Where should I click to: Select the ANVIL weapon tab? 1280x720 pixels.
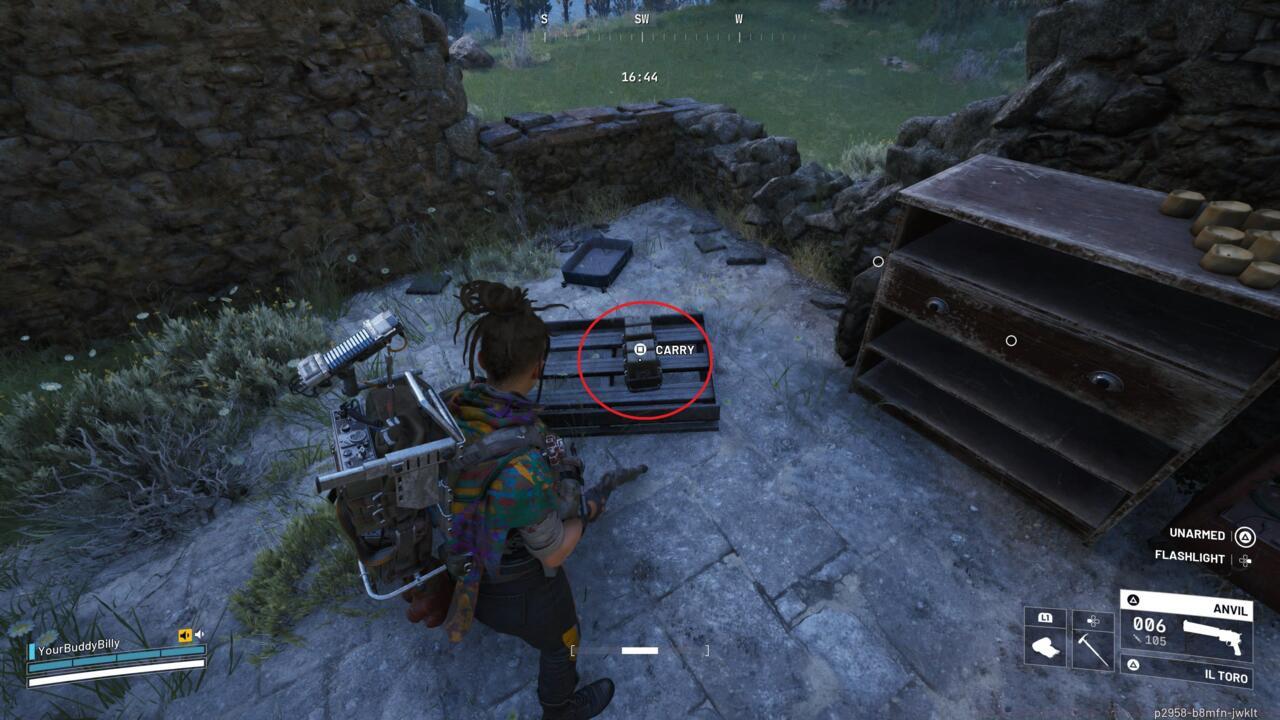(1228, 609)
